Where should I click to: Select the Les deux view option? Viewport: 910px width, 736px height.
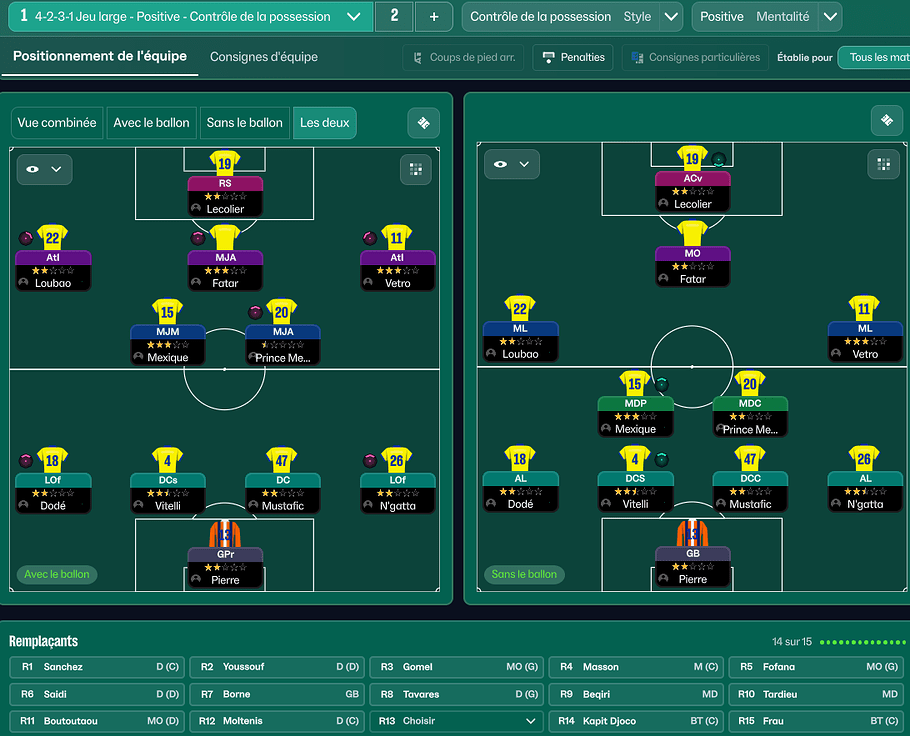[325, 123]
